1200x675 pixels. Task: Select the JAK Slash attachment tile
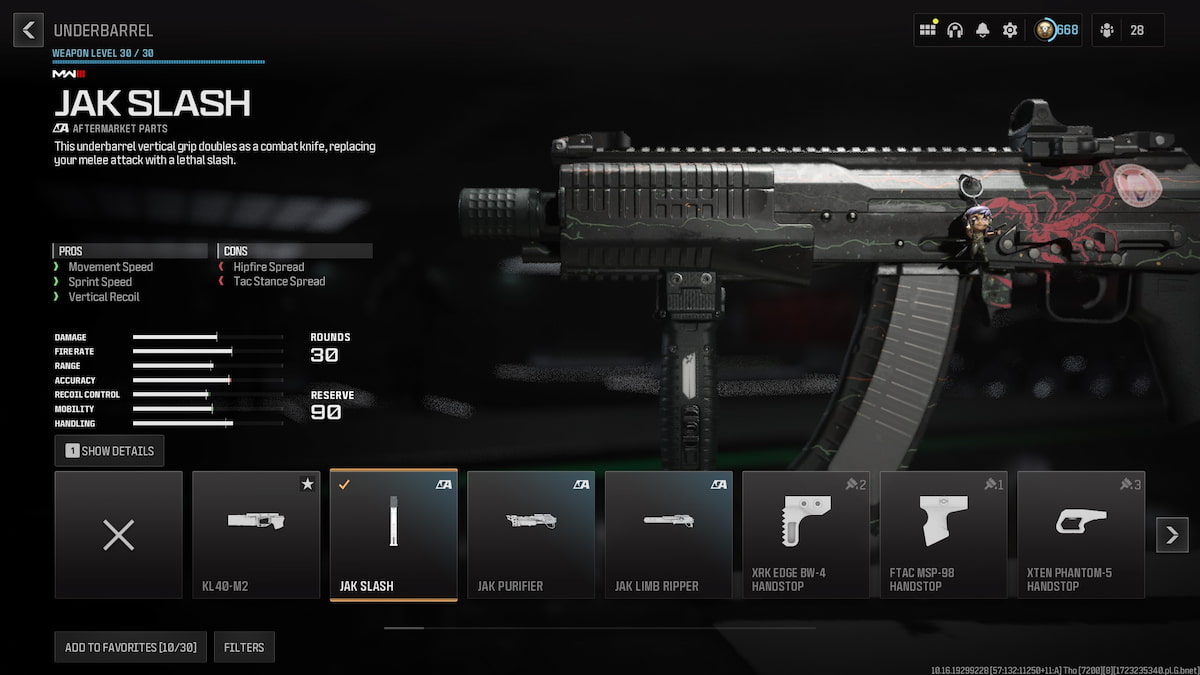(x=394, y=535)
